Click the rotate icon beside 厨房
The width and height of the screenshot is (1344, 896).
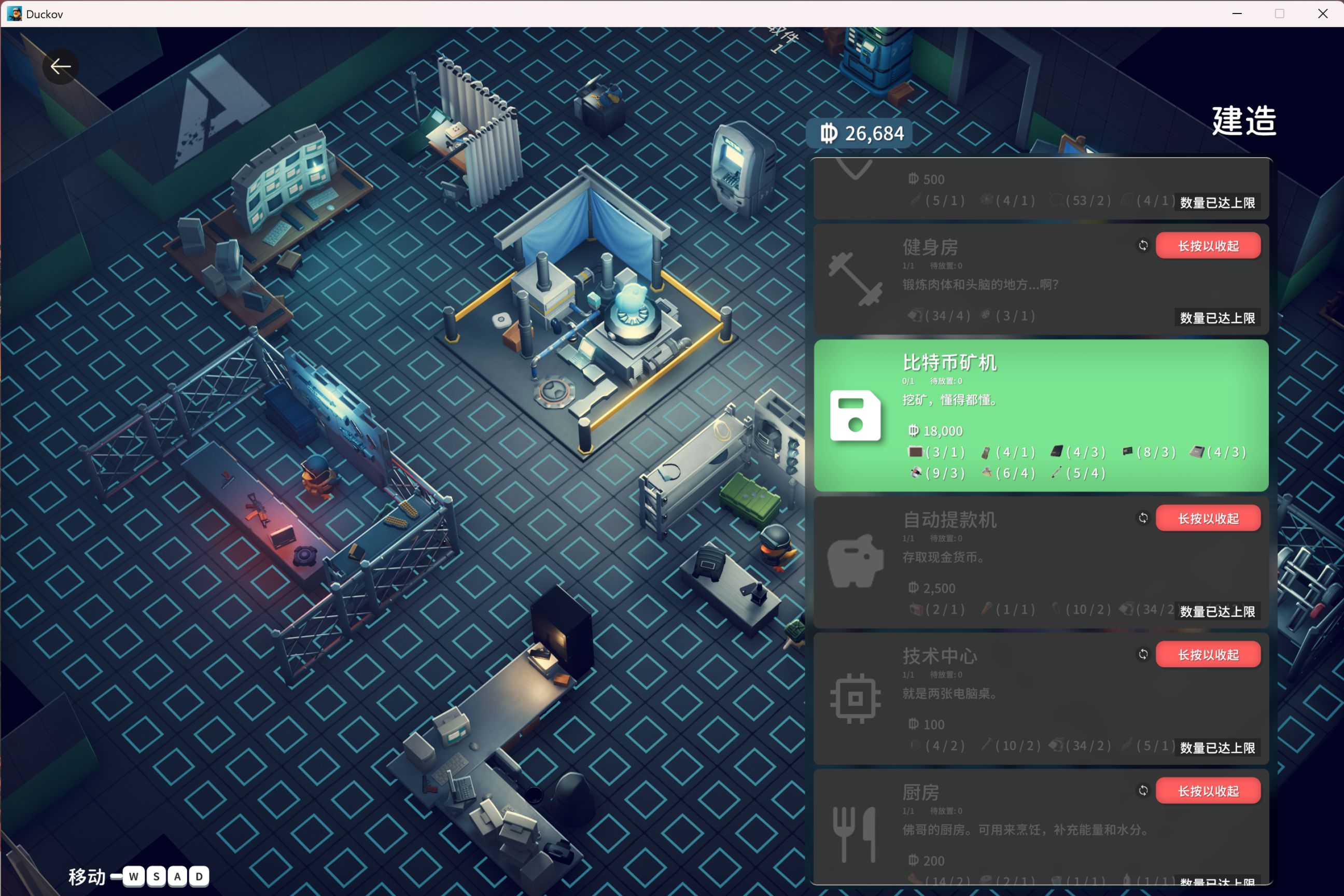[1143, 790]
